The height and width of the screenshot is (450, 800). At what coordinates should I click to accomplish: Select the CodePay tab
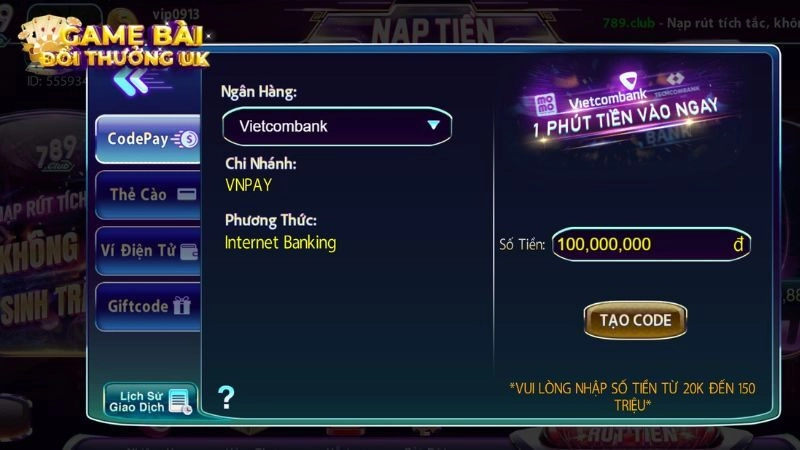tap(148, 140)
